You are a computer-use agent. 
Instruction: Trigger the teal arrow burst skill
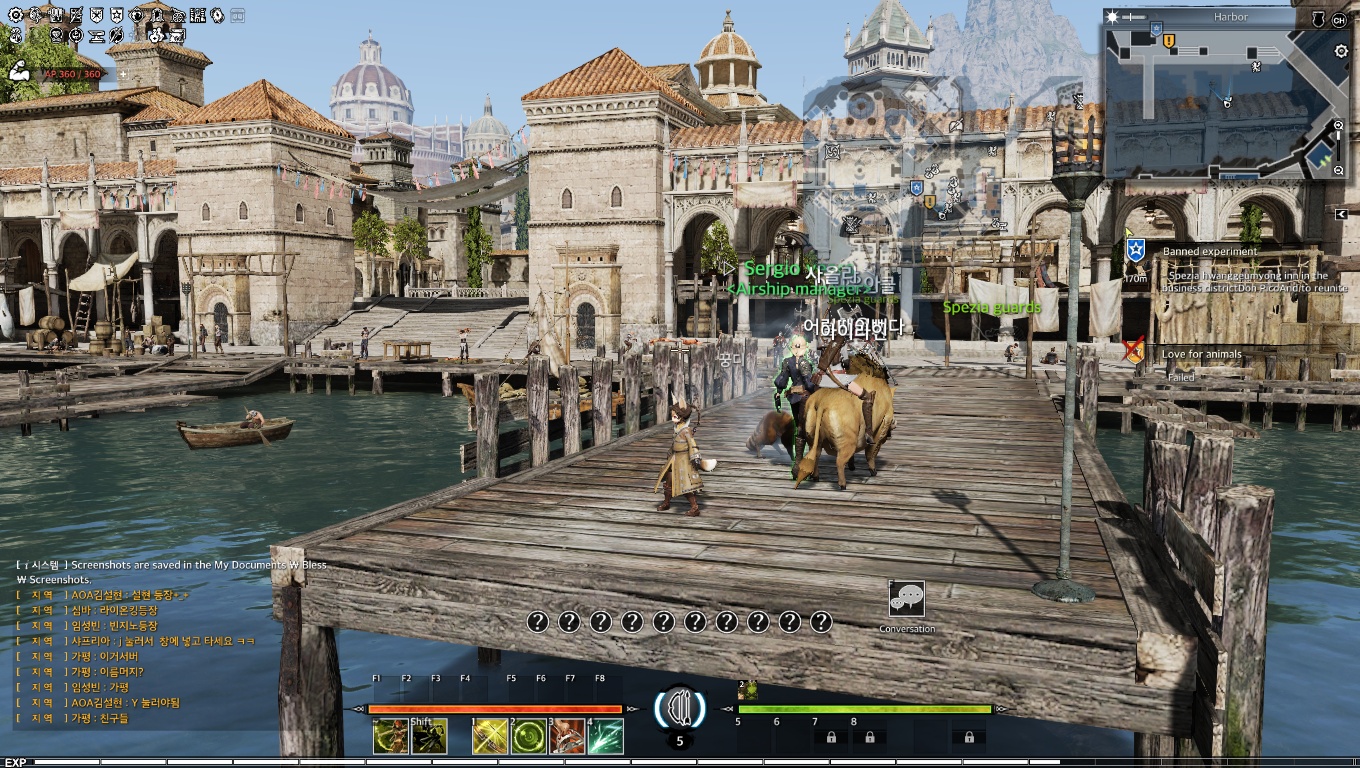coord(605,737)
